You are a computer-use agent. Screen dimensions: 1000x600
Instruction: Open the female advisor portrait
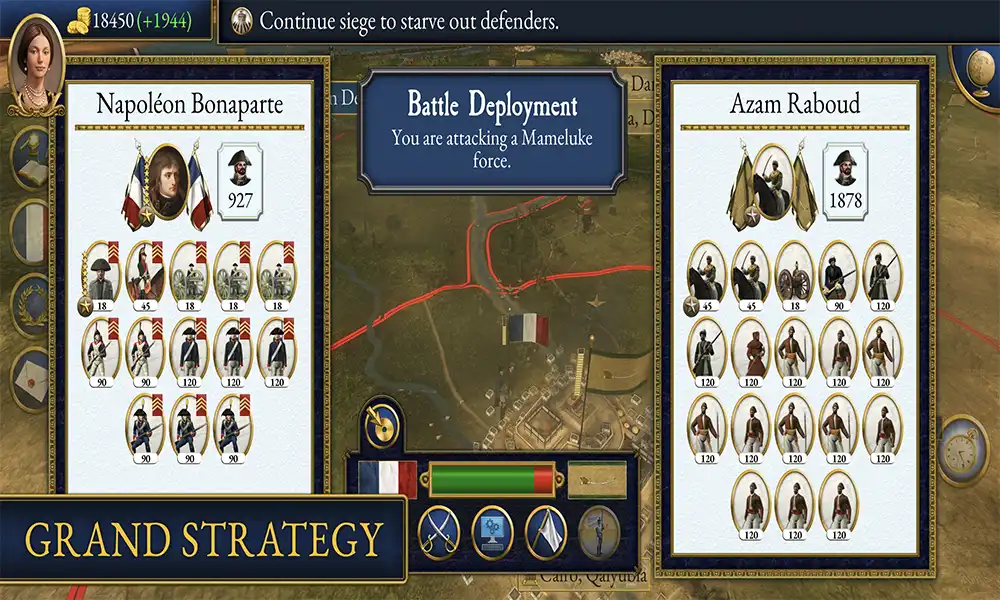click(36, 60)
